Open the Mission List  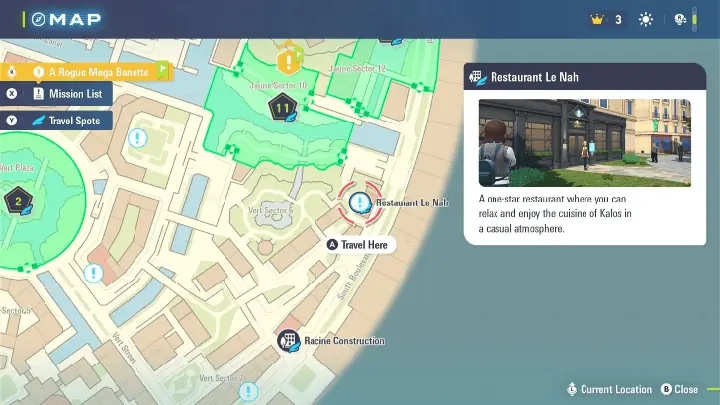click(56, 94)
